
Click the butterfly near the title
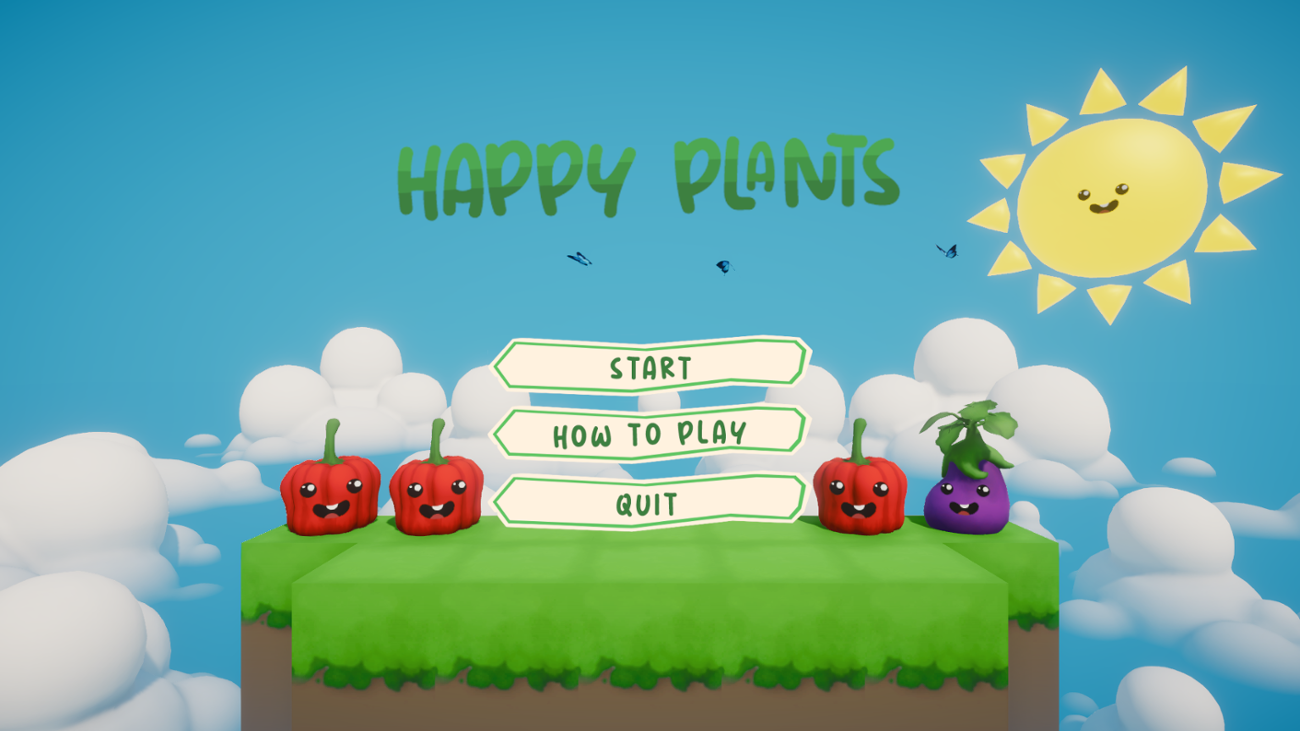[x=578, y=259]
